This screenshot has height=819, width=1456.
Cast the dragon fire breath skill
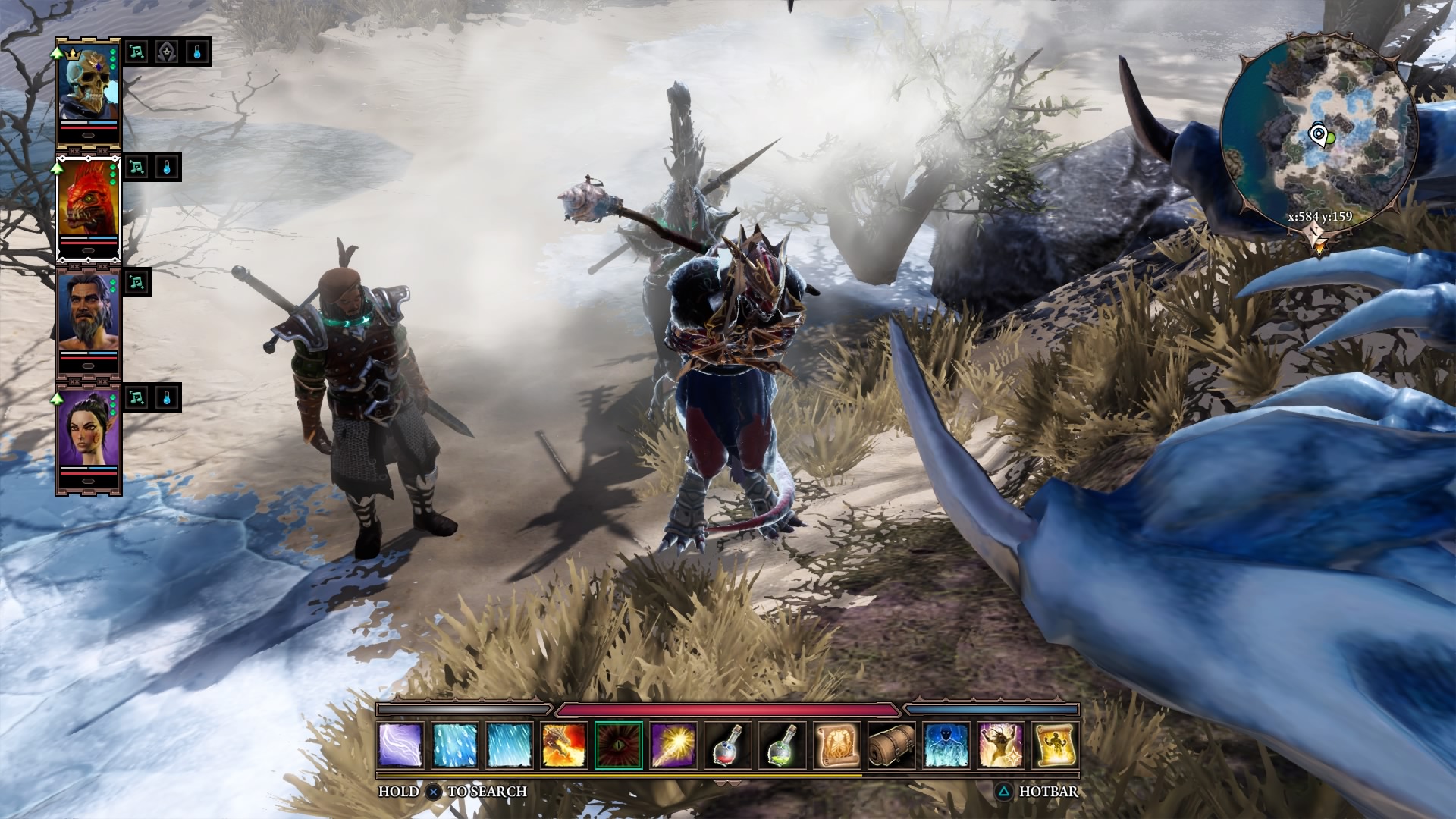coord(564,745)
